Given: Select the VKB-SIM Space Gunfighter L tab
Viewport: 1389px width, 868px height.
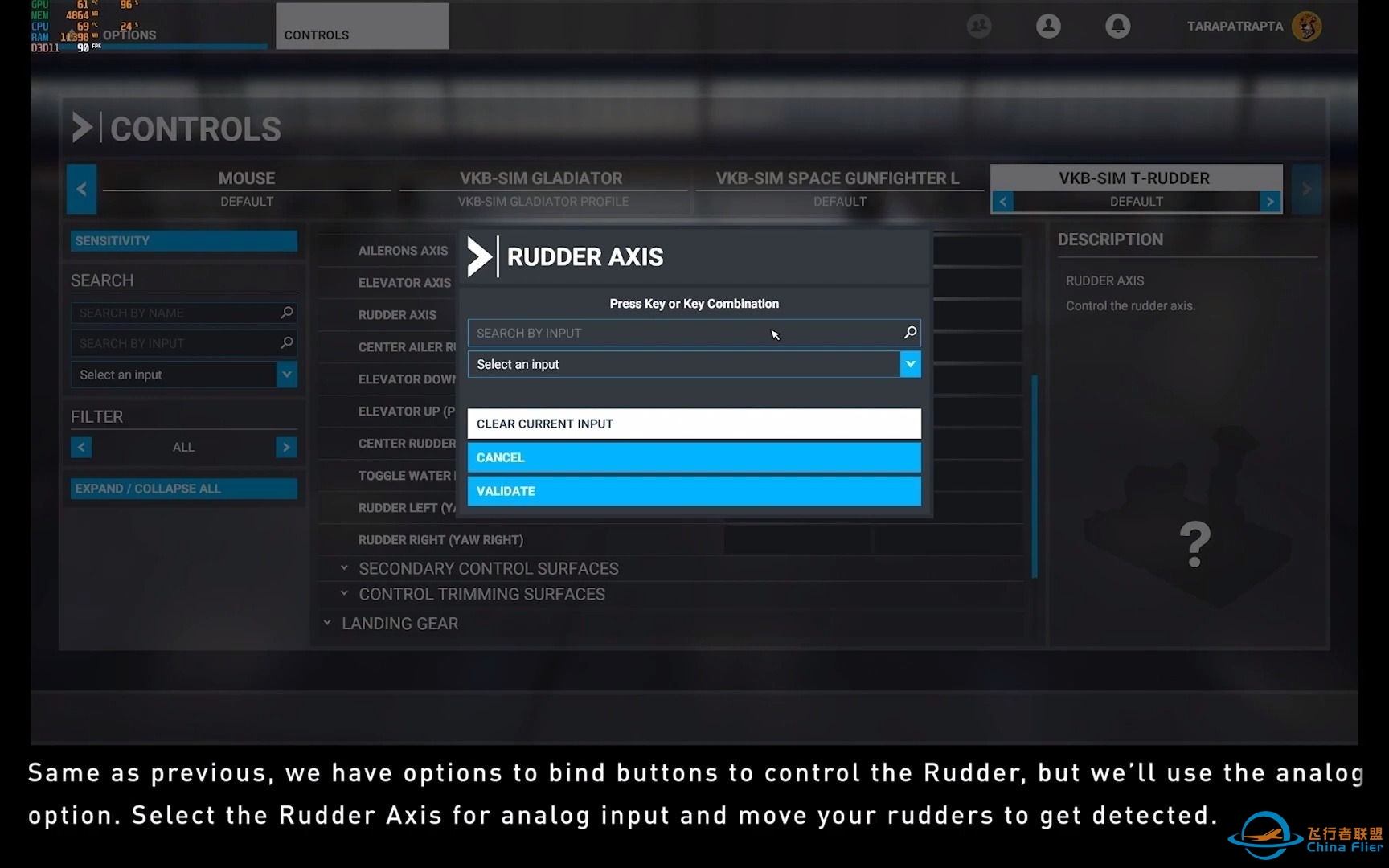Looking at the screenshot, I should (838, 188).
